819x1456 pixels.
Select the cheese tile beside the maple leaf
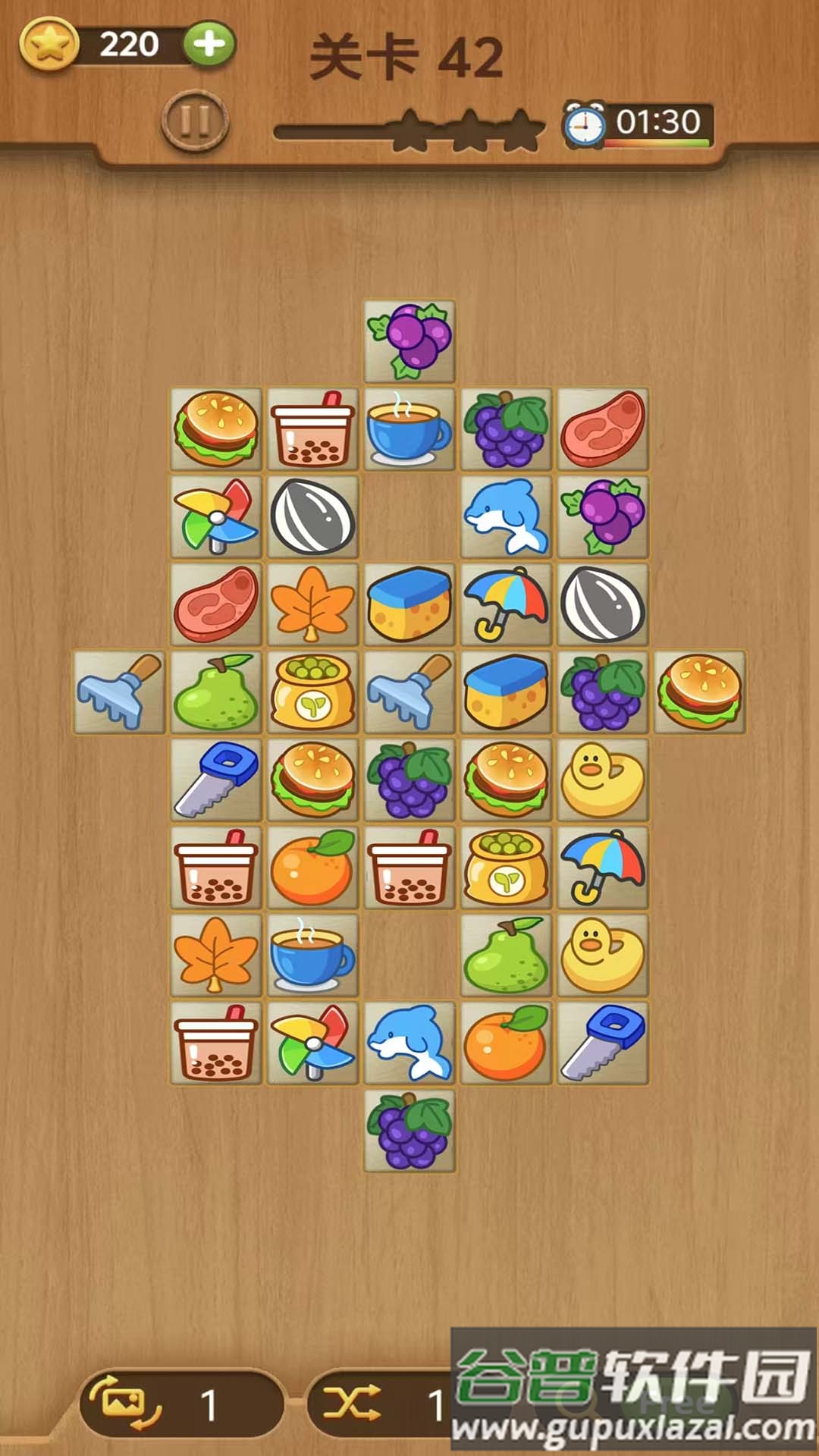tap(409, 604)
